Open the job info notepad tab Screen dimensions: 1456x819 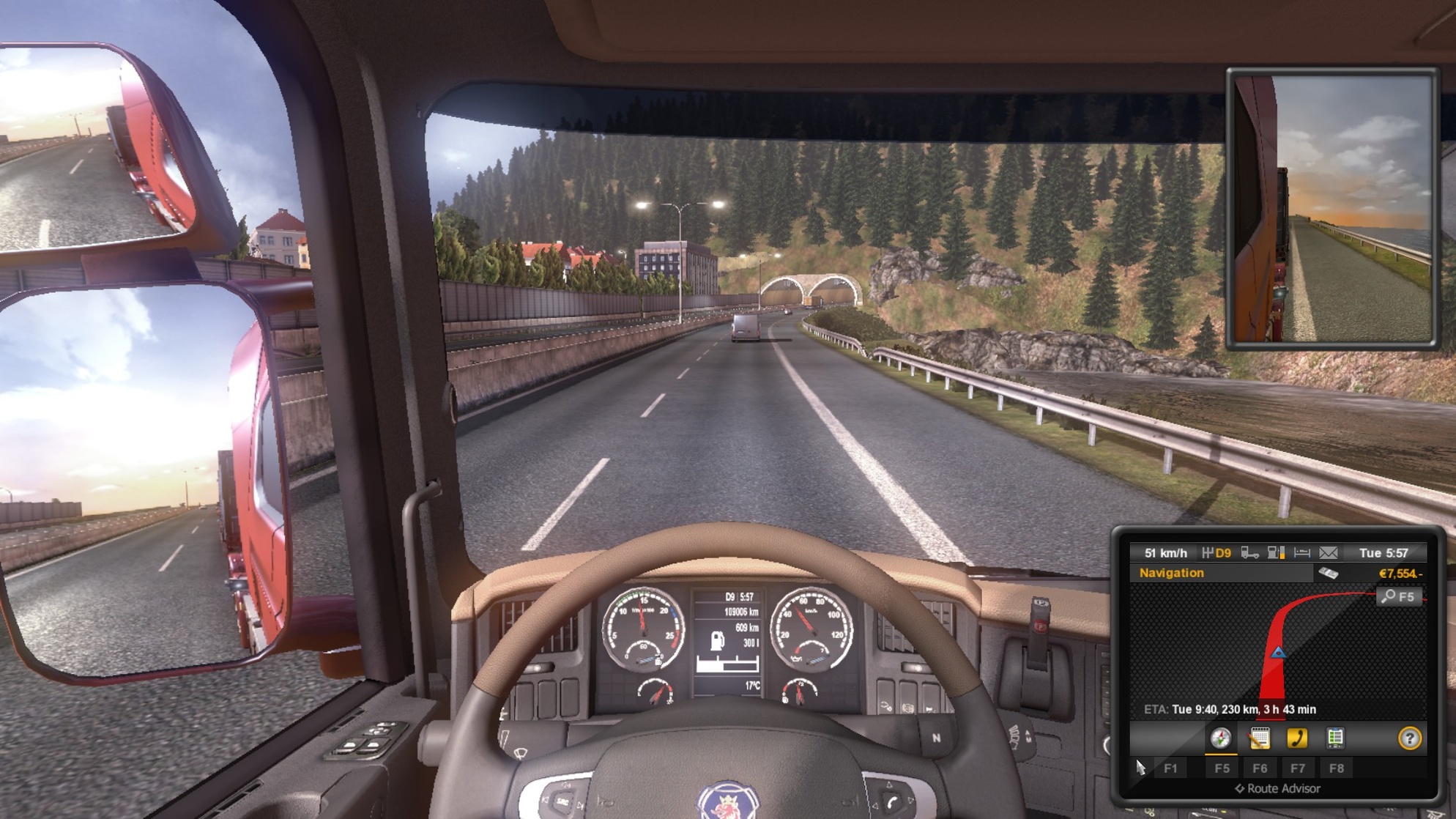1260,738
